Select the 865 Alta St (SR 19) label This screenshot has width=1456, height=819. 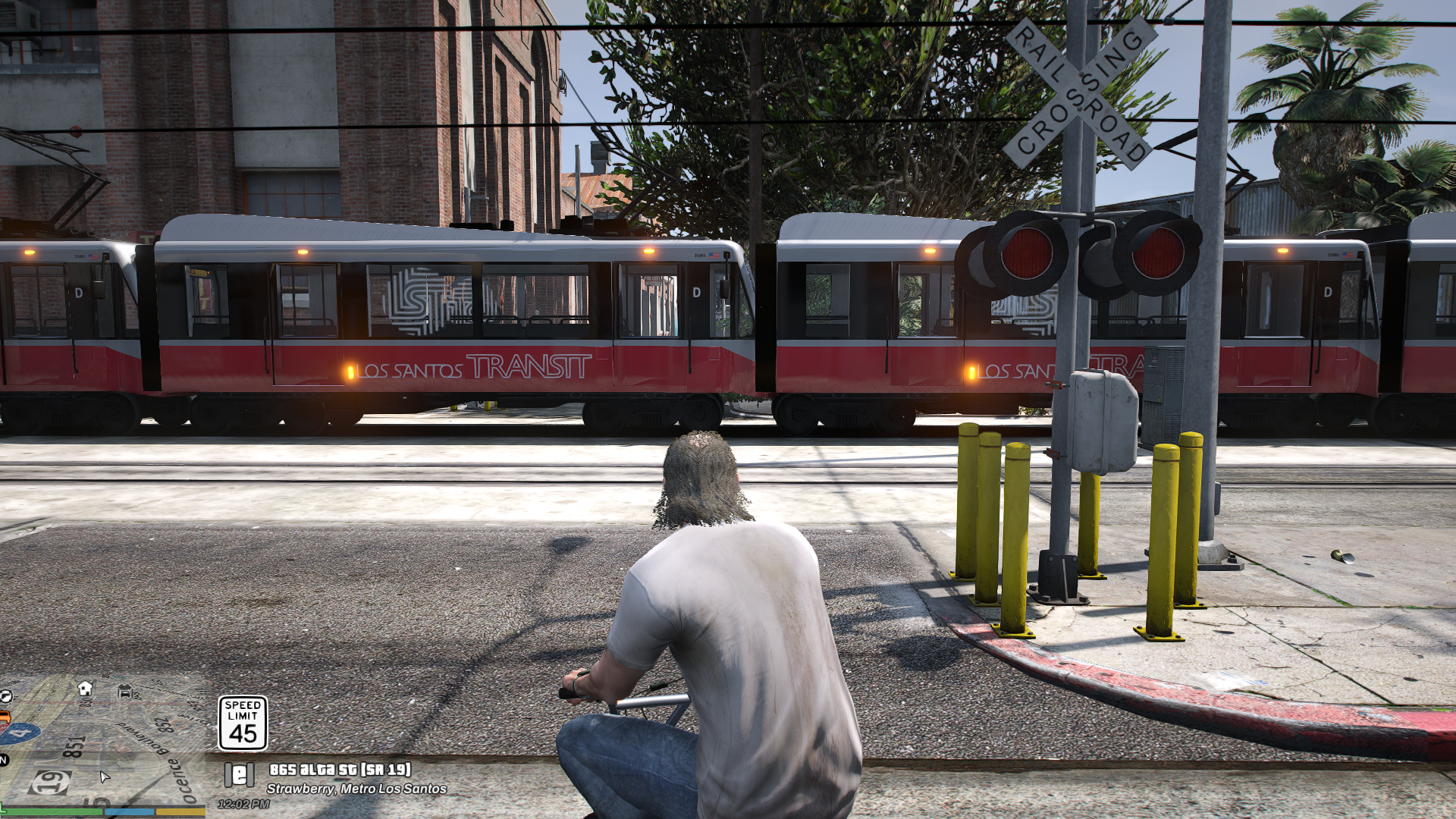coord(339,770)
